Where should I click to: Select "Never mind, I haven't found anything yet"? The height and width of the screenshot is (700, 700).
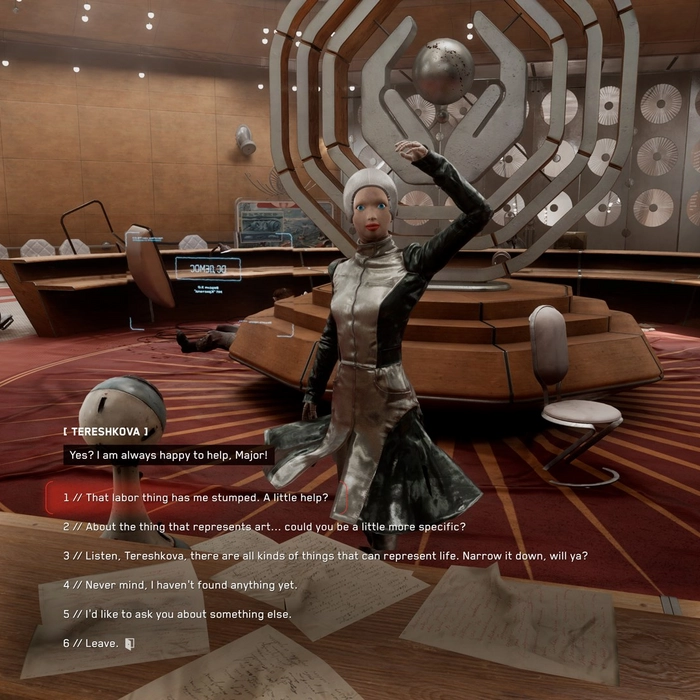pos(180,584)
